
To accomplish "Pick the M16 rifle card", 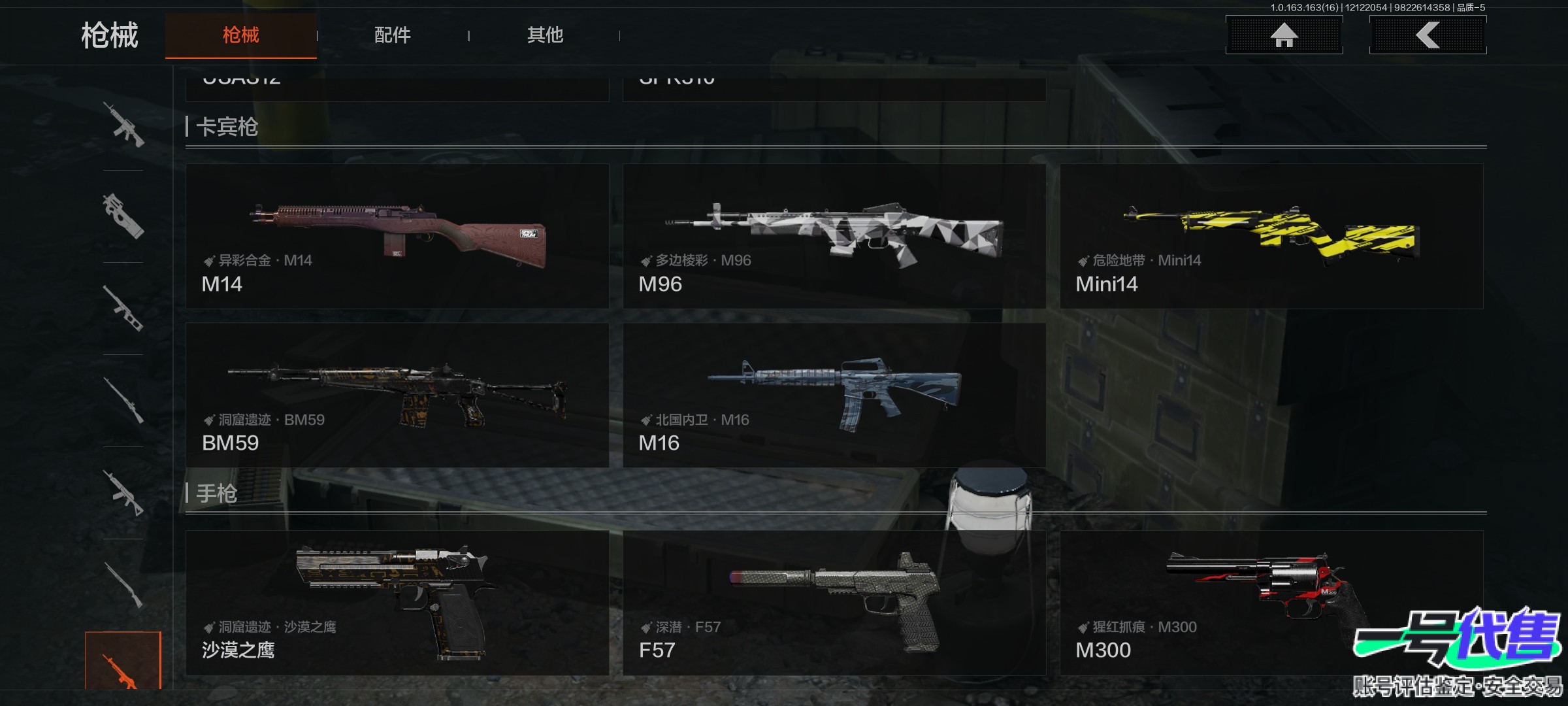I will click(834, 395).
